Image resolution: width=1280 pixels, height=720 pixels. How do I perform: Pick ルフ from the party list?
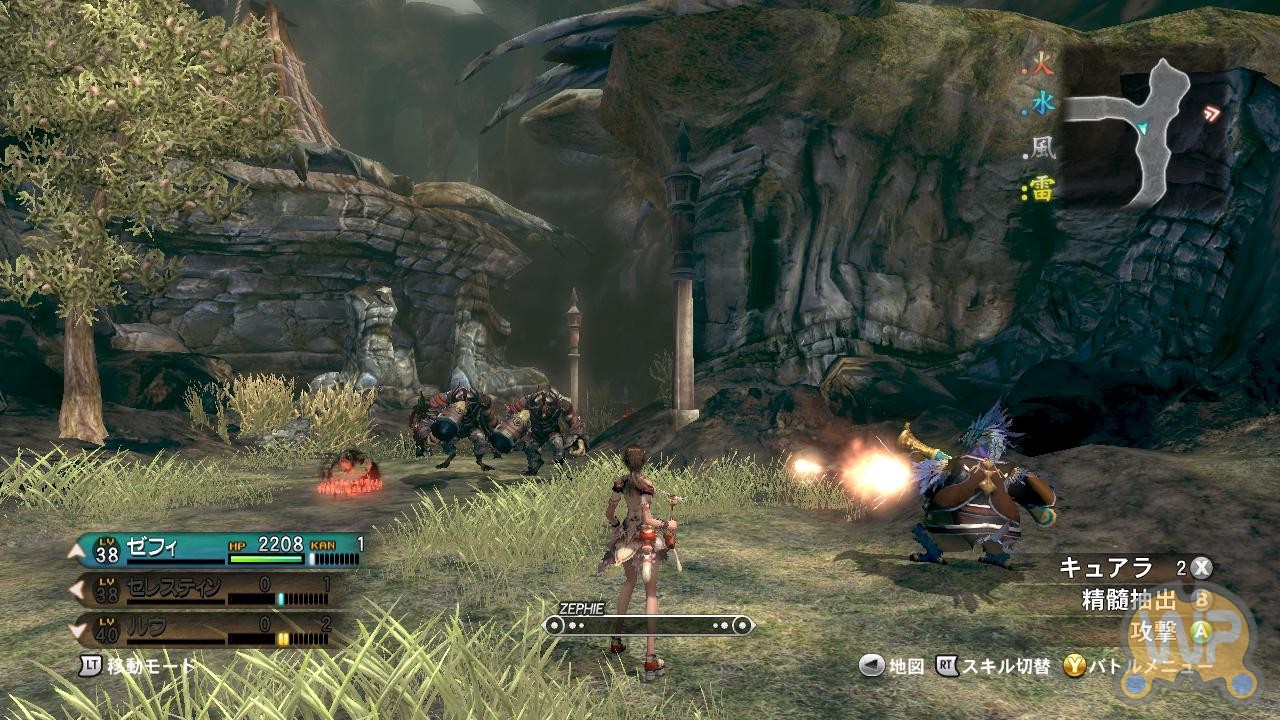coord(213,630)
